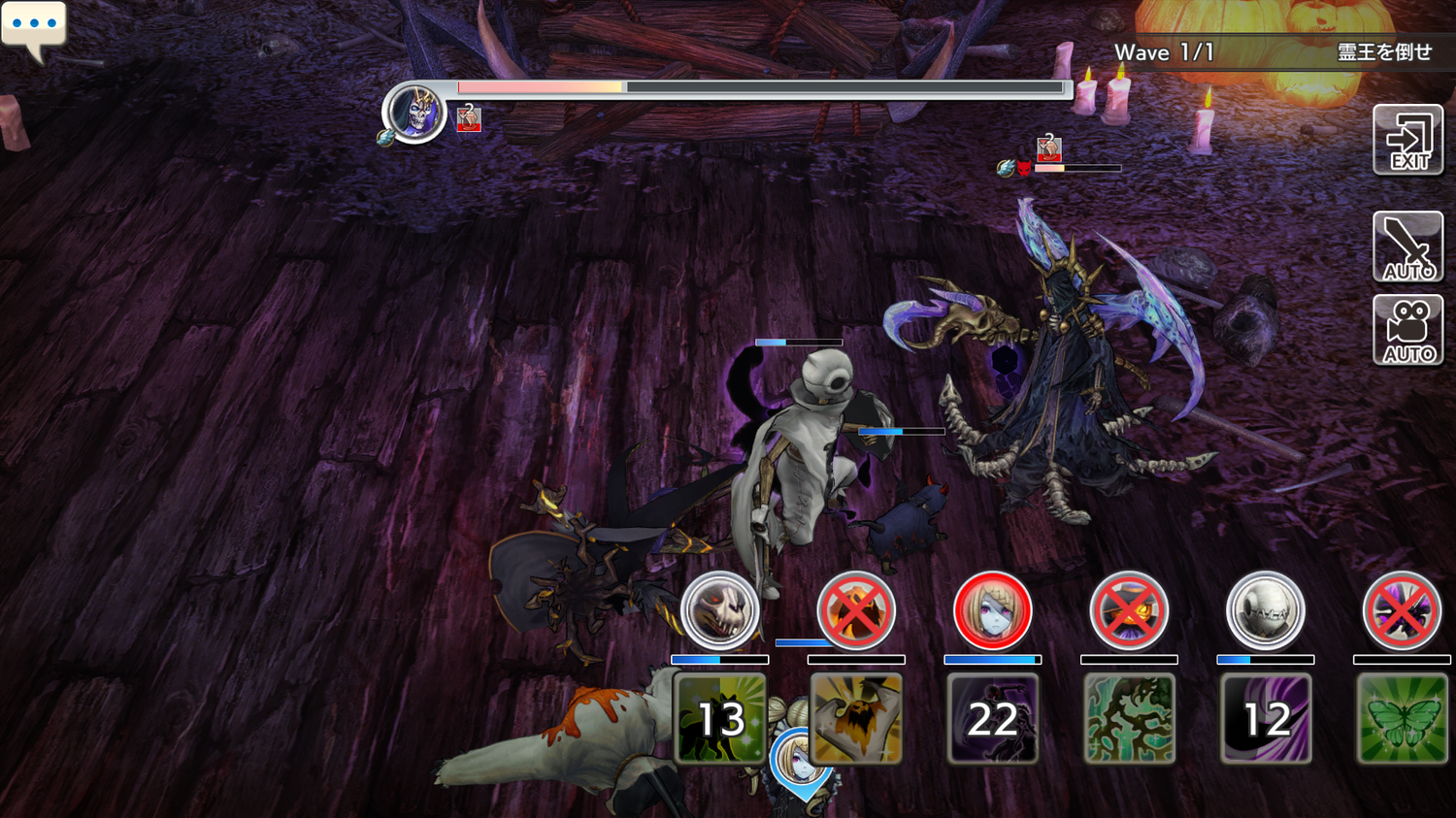This screenshot has width=1456, height=818.
Task: Activate the dark shadow figure skill showing 22
Action: 992,718
